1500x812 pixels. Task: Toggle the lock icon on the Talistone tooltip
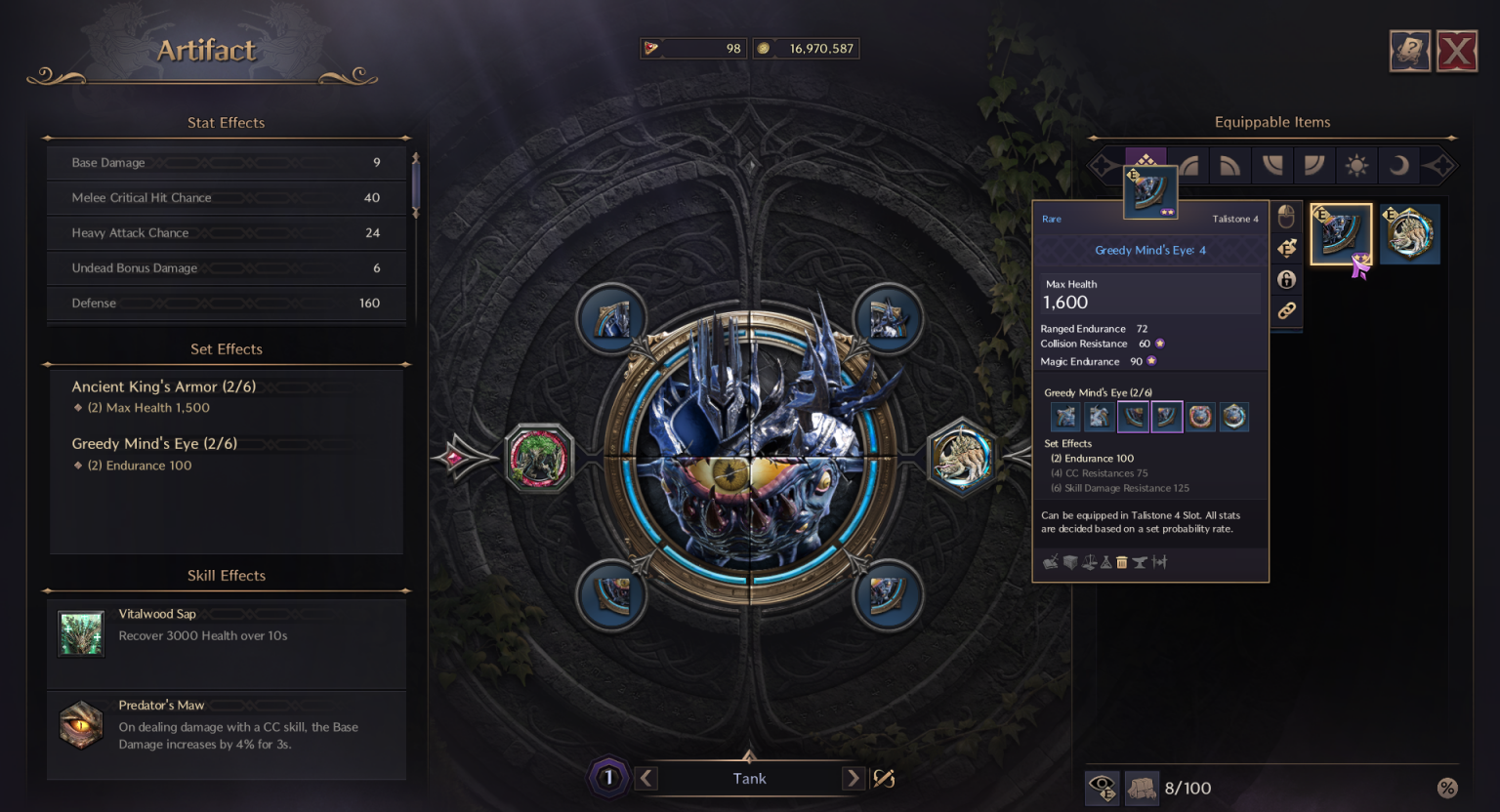(1287, 279)
